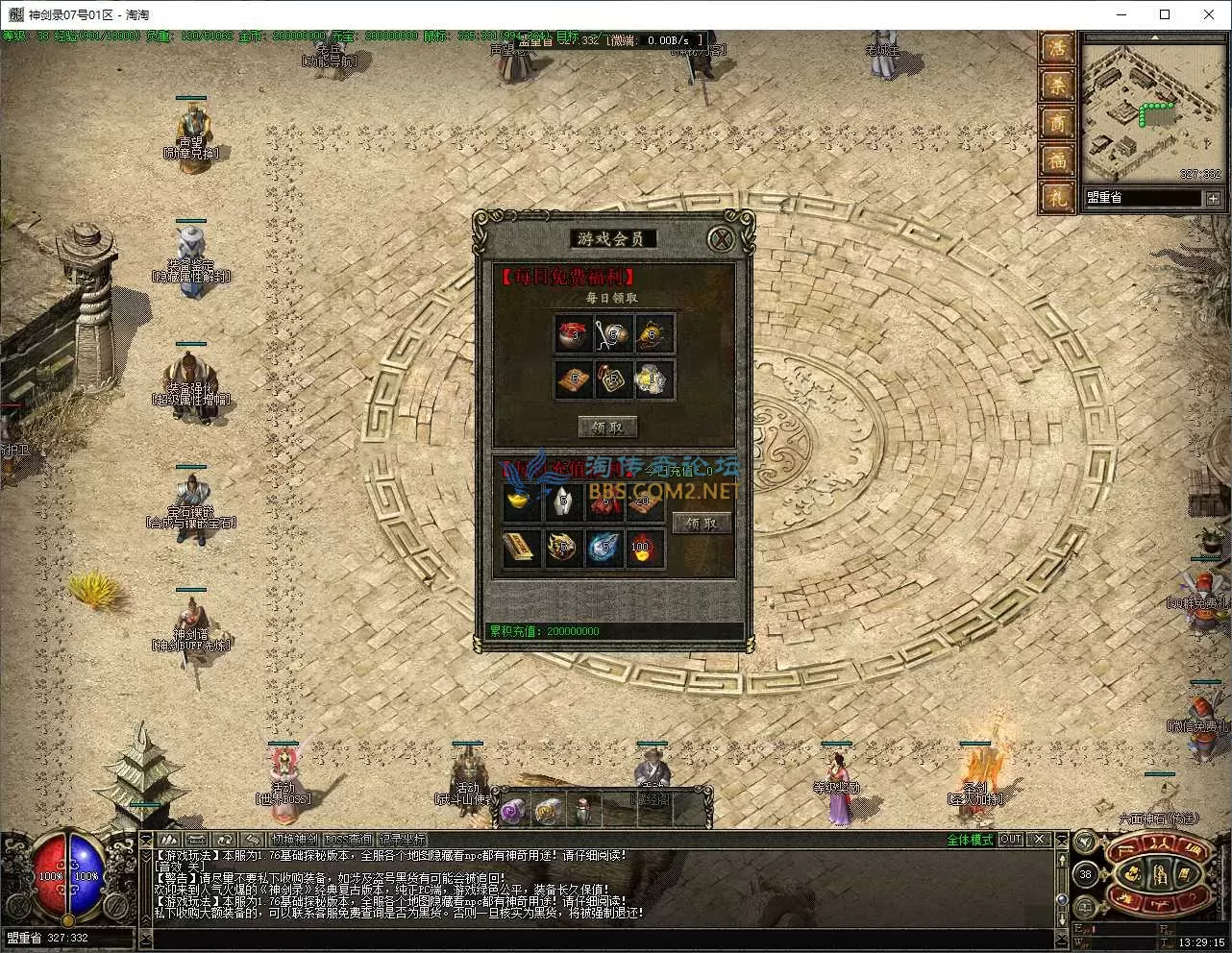This screenshot has width=1232, height=953.
Task: Toggle the 全体模式 attack mode label
Action: pos(970,840)
